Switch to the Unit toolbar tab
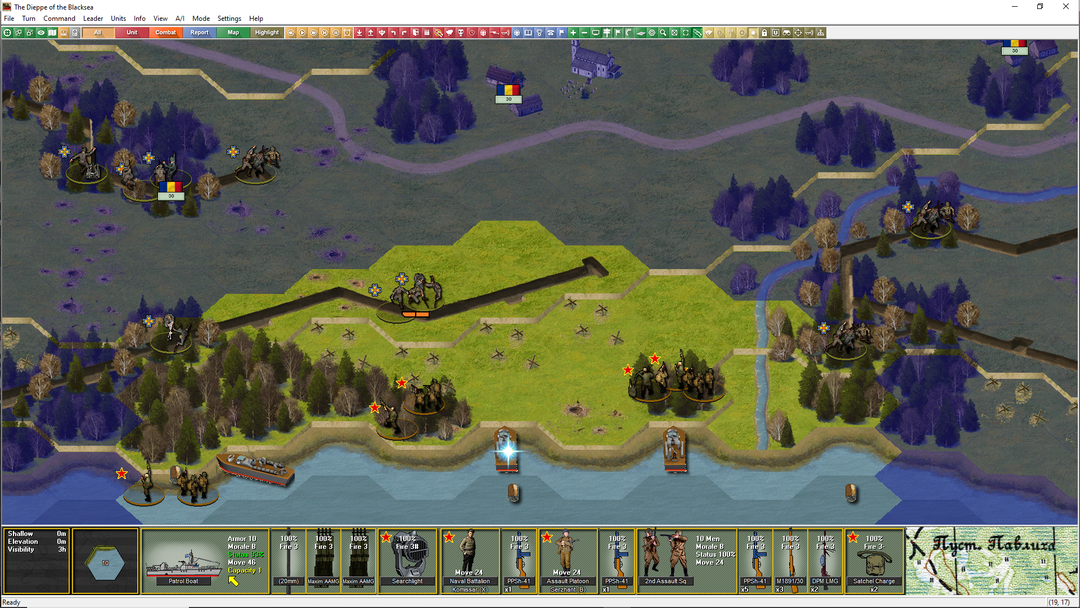Screen dimensions: 1080x608 132,33
